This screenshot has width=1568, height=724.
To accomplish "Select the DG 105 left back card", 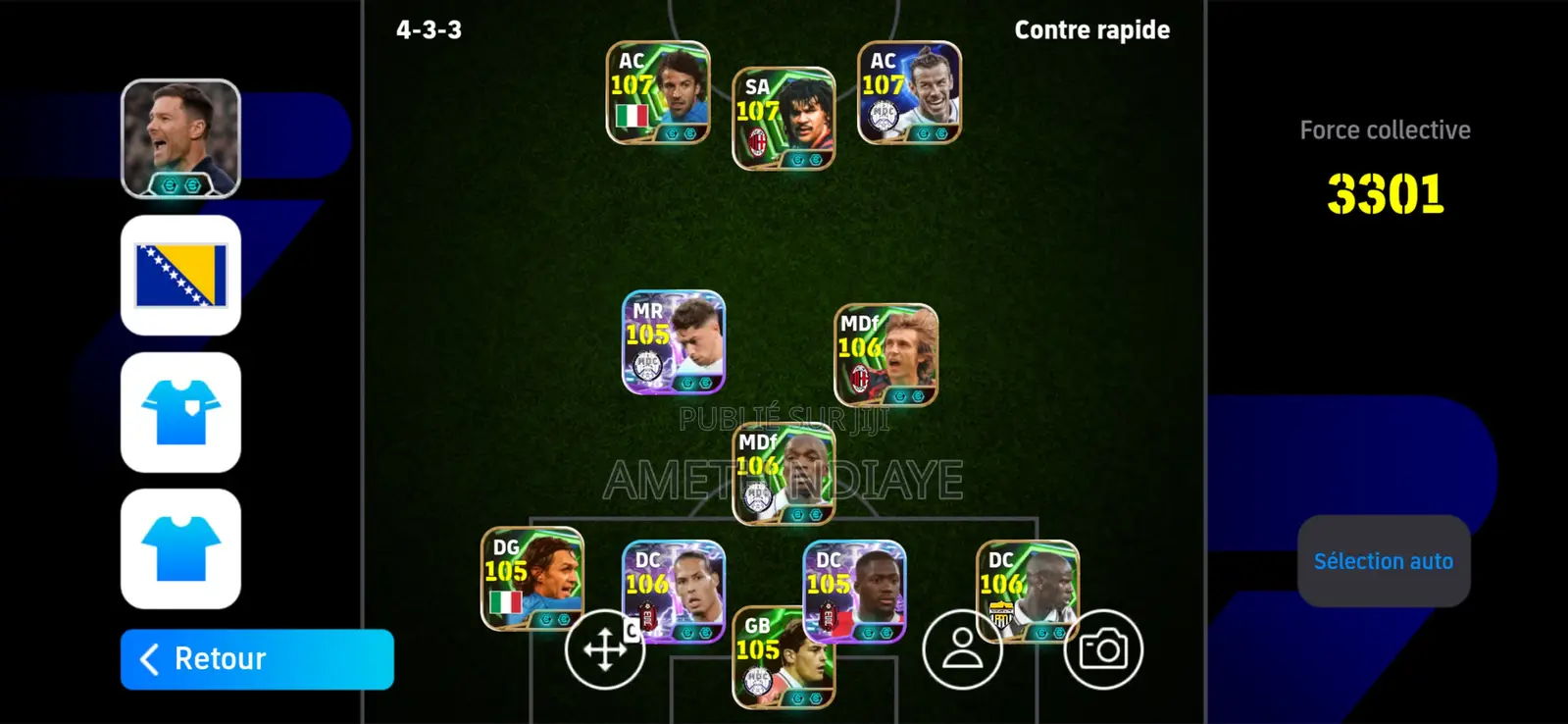I will 534,579.
